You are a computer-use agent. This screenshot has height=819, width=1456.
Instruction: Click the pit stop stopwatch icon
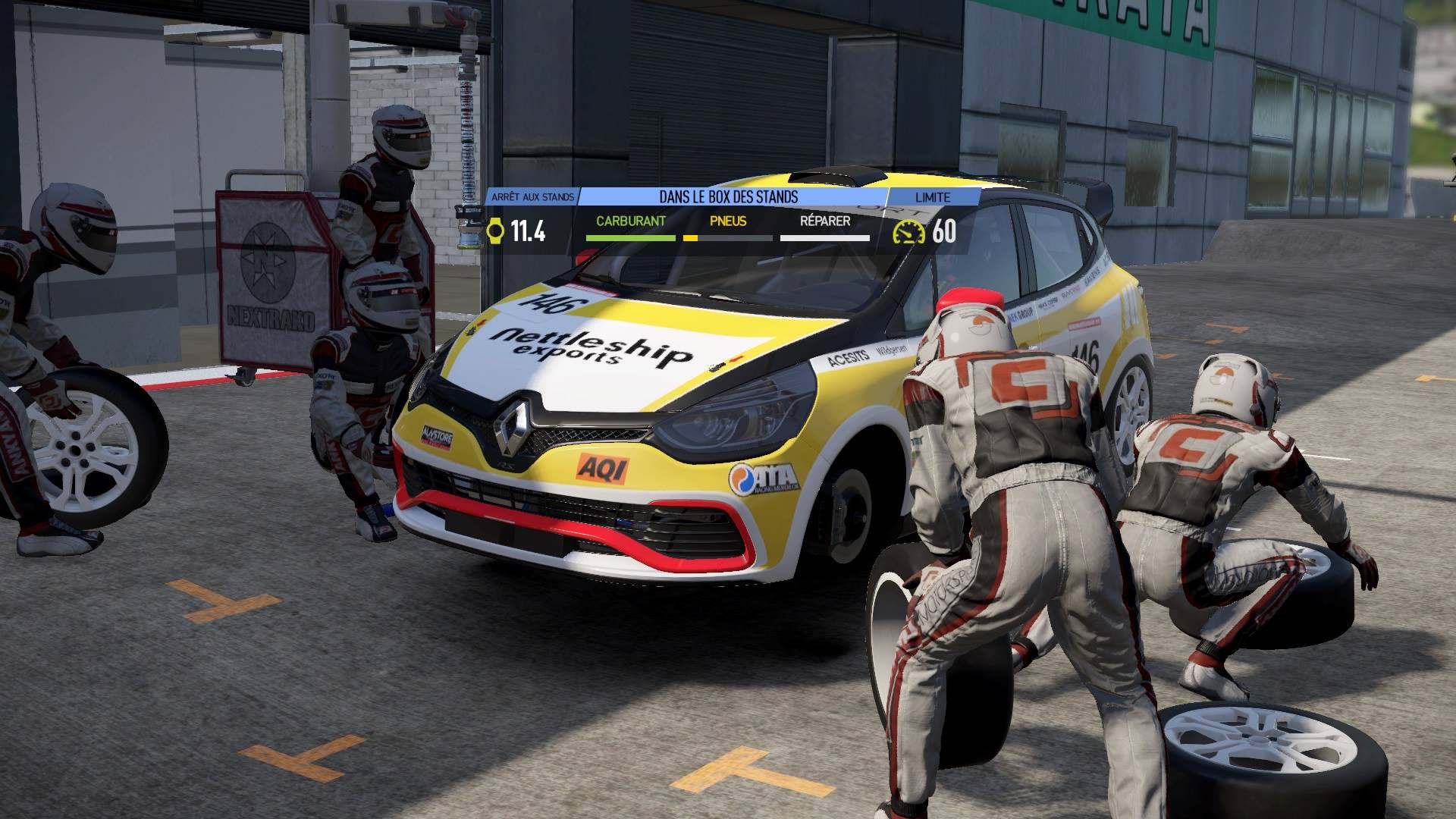tap(494, 231)
